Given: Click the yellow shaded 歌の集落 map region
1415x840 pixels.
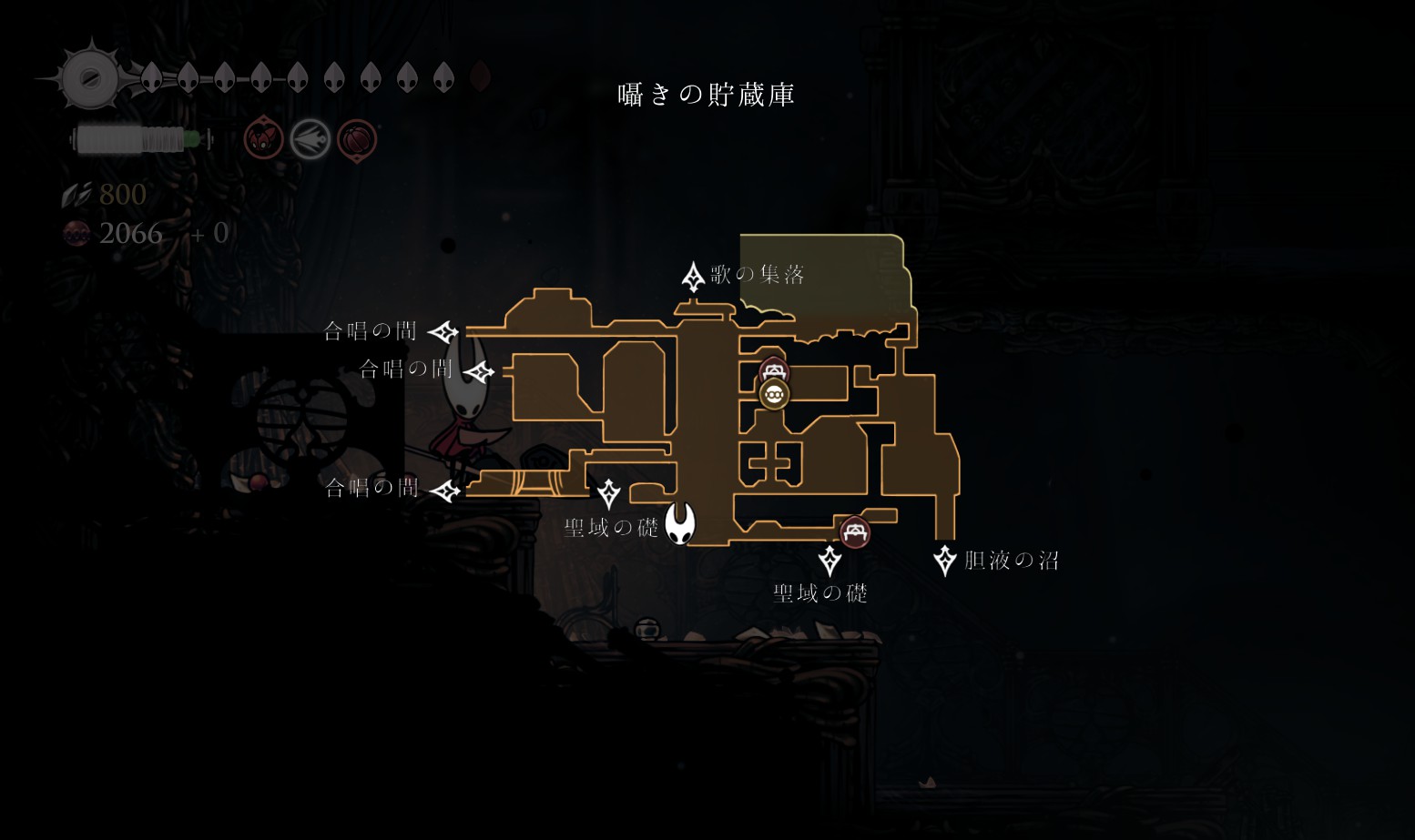Looking at the screenshot, I should (824, 276).
